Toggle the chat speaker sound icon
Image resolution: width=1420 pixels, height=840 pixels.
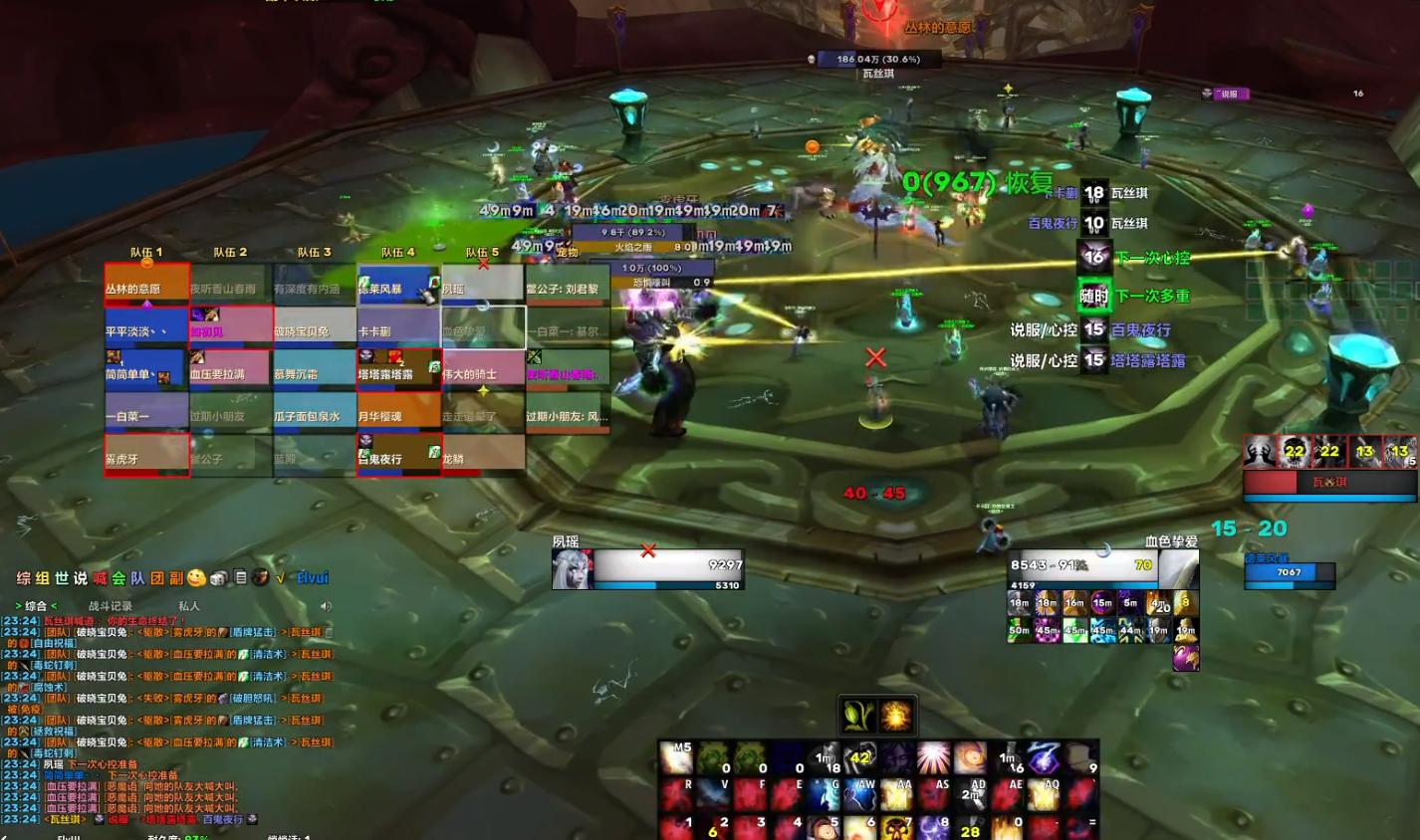(326, 605)
